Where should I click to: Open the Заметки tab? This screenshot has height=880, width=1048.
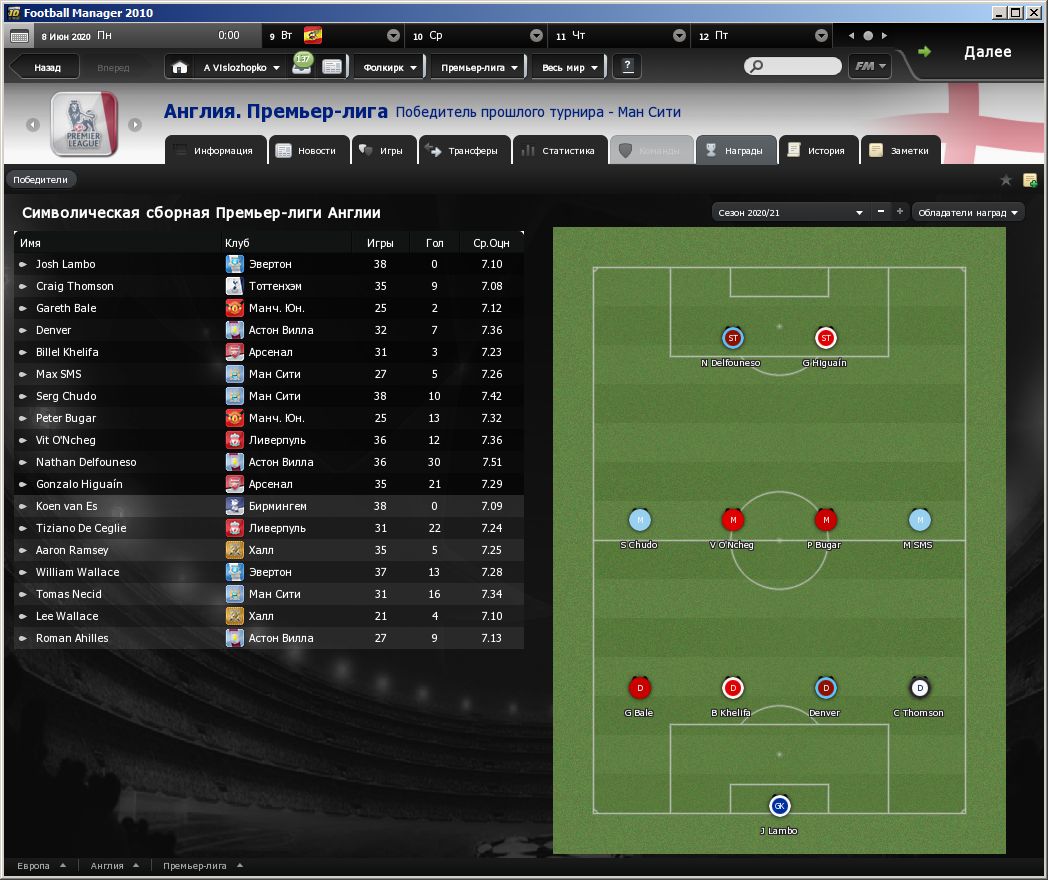click(x=900, y=151)
